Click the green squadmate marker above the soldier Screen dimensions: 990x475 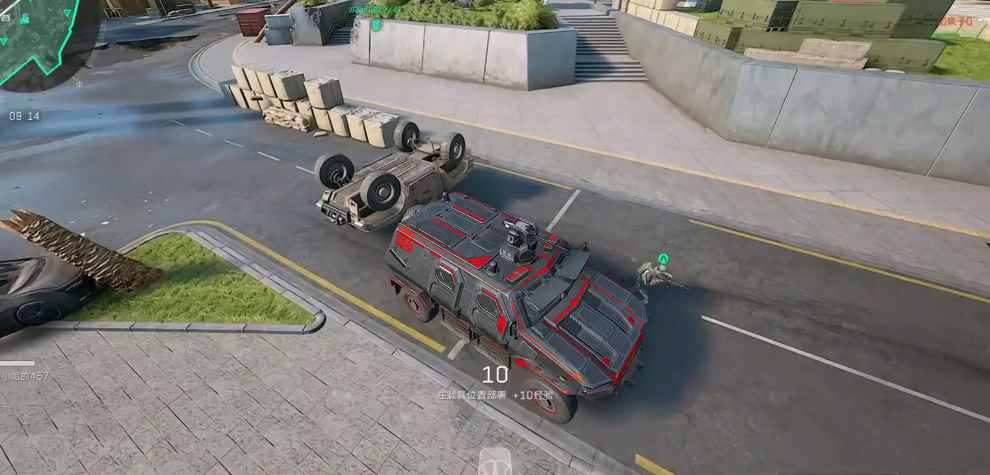click(663, 258)
